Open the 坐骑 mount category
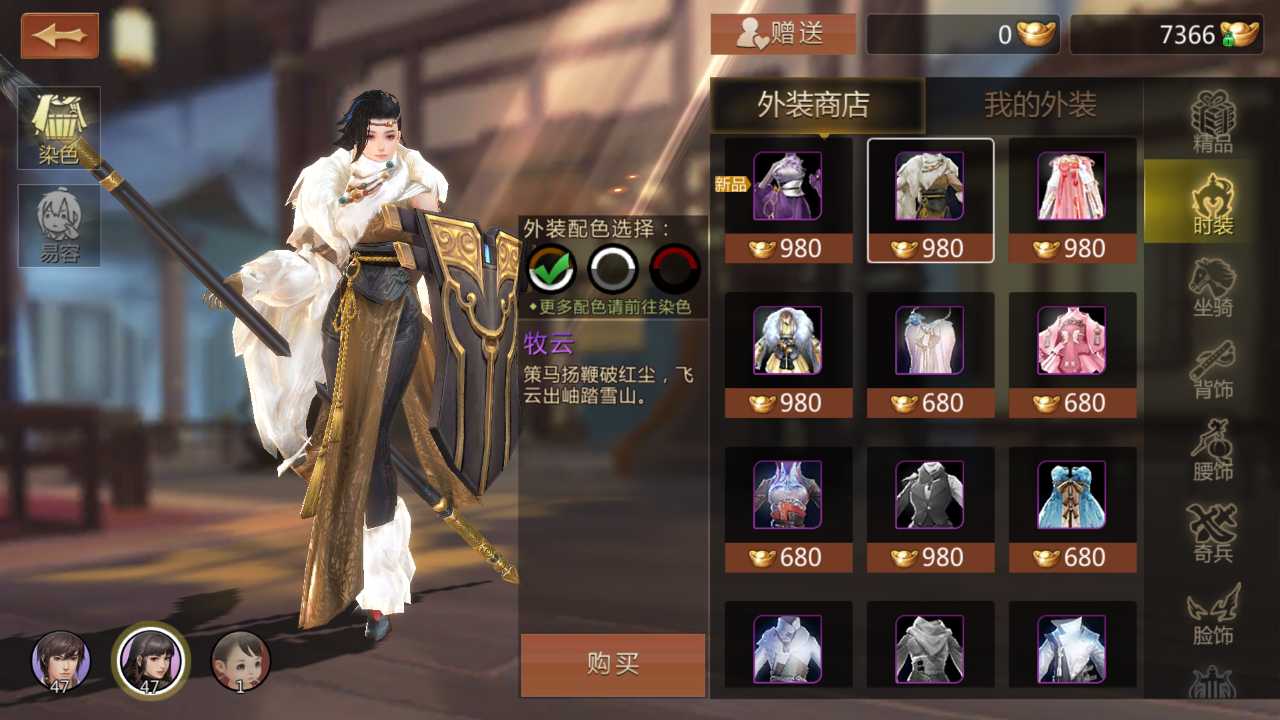 click(x=1212, y=287)
